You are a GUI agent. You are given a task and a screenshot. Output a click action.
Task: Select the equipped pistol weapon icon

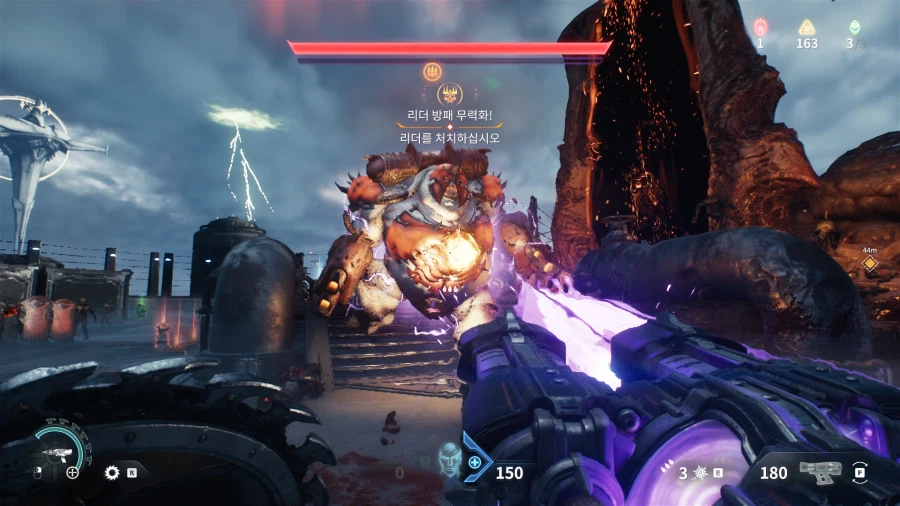tap(819, 472)
